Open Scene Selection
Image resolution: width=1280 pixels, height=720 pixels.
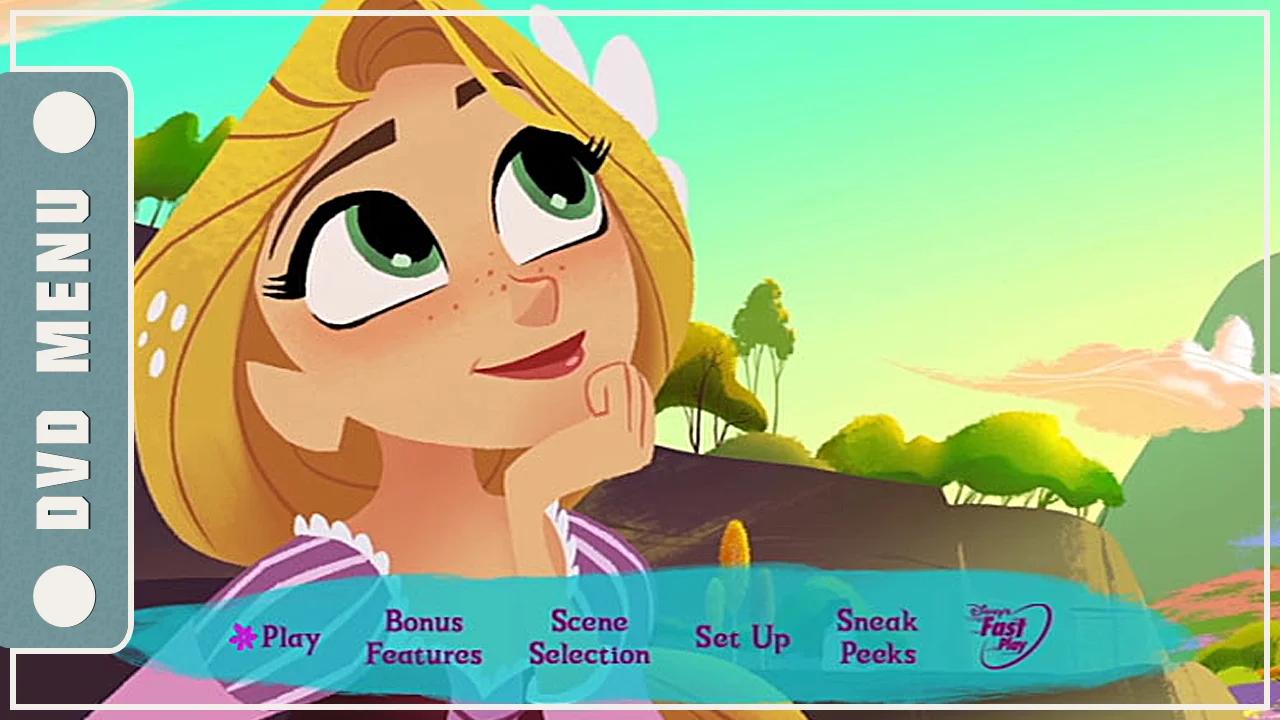589,638
